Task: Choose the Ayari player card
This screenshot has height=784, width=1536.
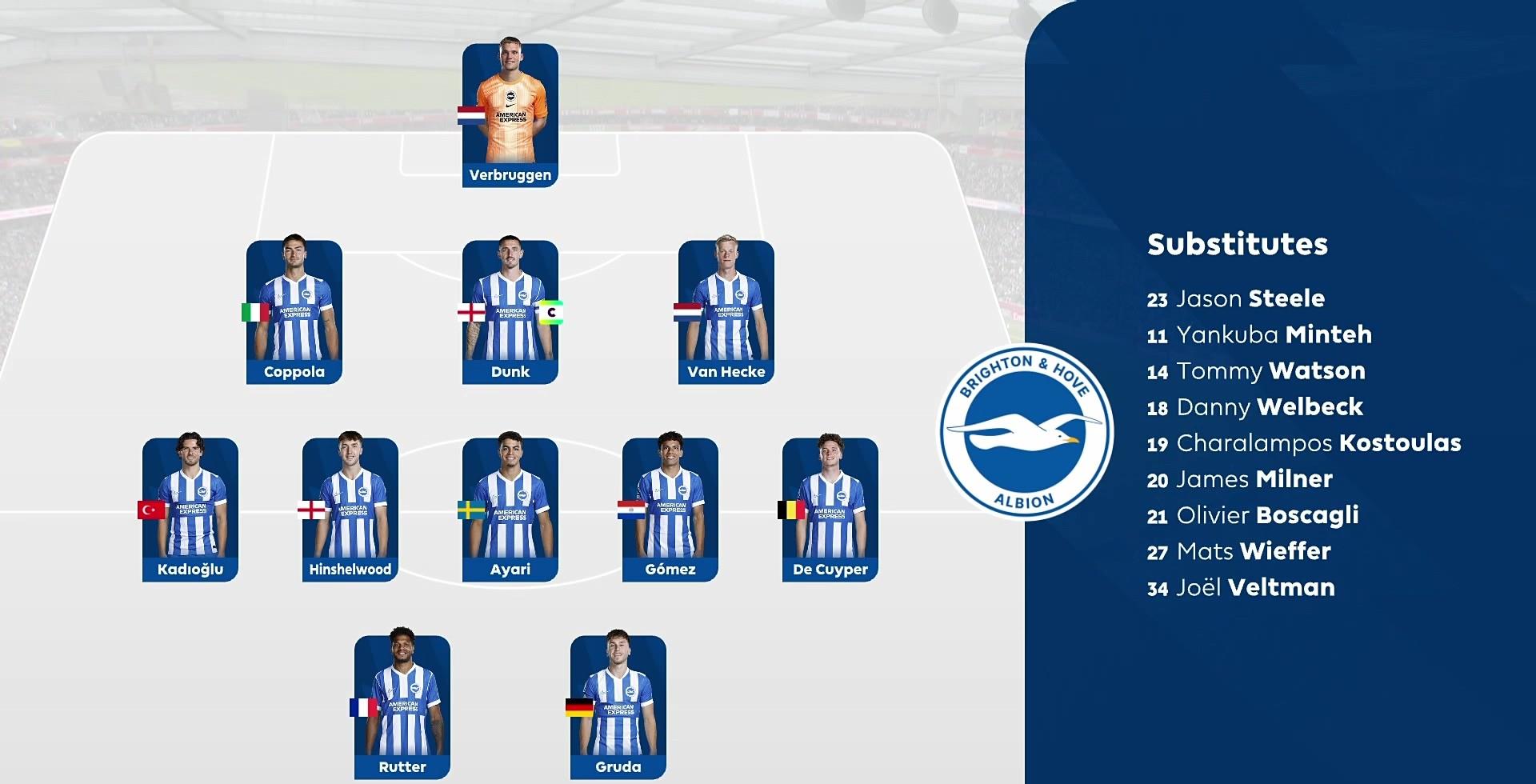Action: pyautogui.click(x=510, y=510)
